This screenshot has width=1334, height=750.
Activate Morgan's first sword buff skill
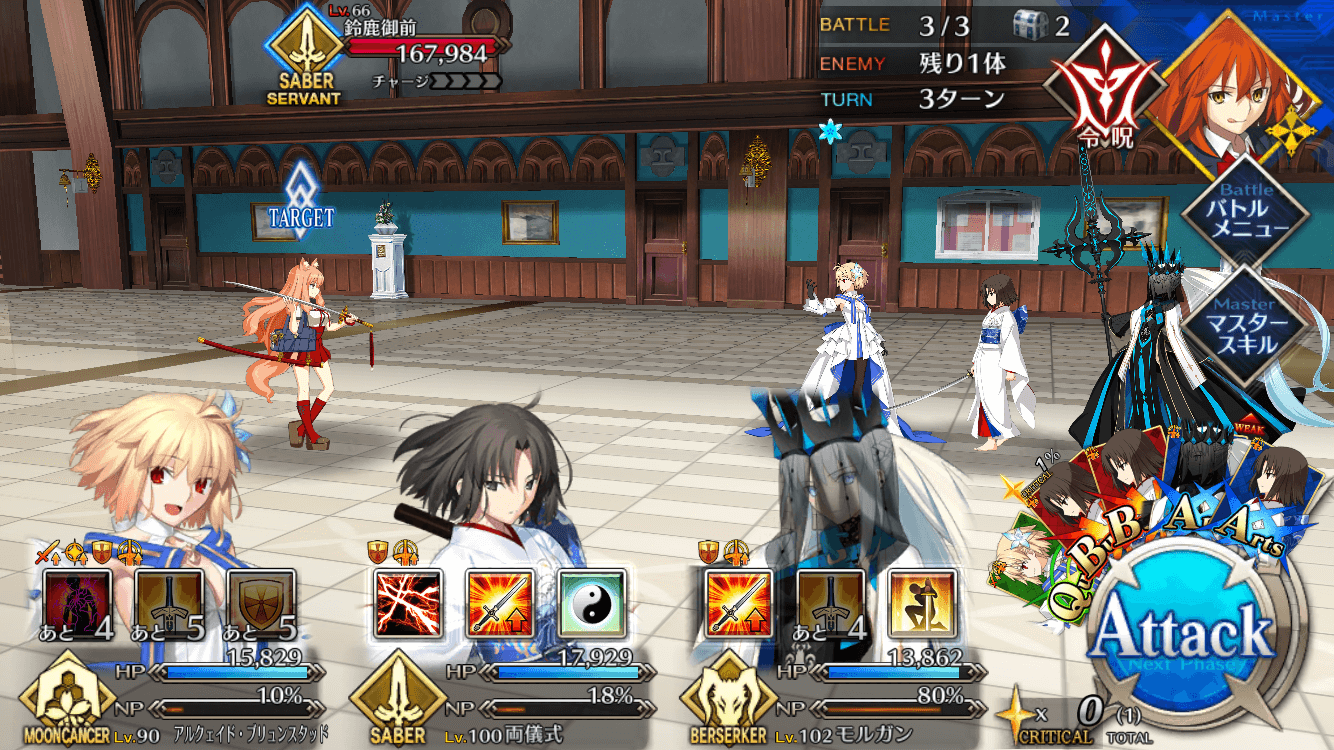click(739, 604)
